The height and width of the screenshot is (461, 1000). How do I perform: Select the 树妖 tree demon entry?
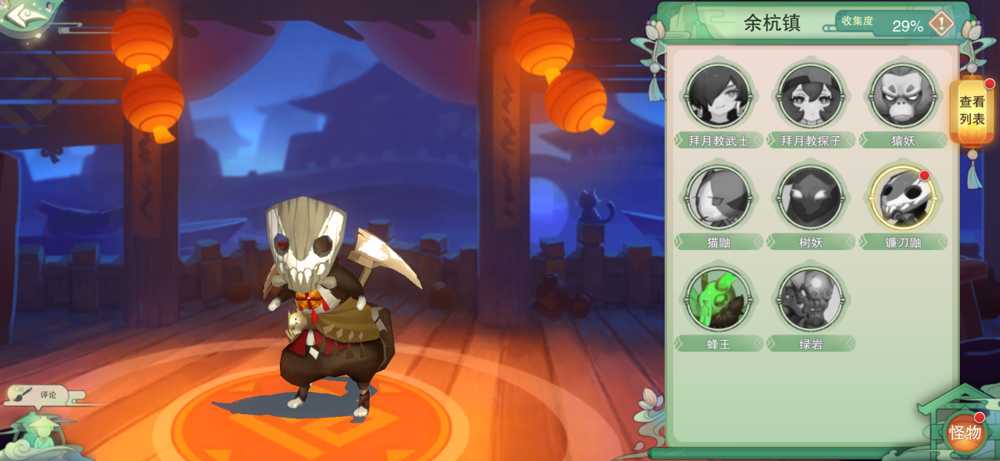tap(811, 197)
